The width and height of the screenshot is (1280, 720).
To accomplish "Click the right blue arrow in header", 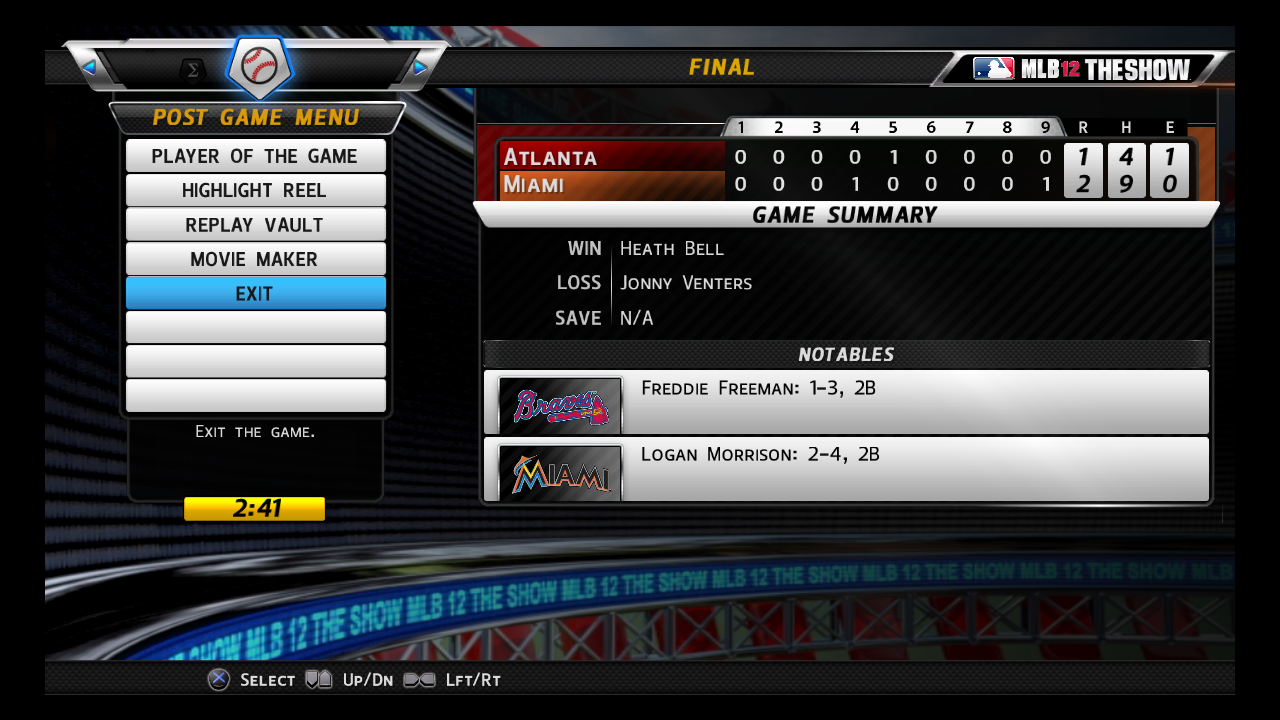I will tap(421, 67).
